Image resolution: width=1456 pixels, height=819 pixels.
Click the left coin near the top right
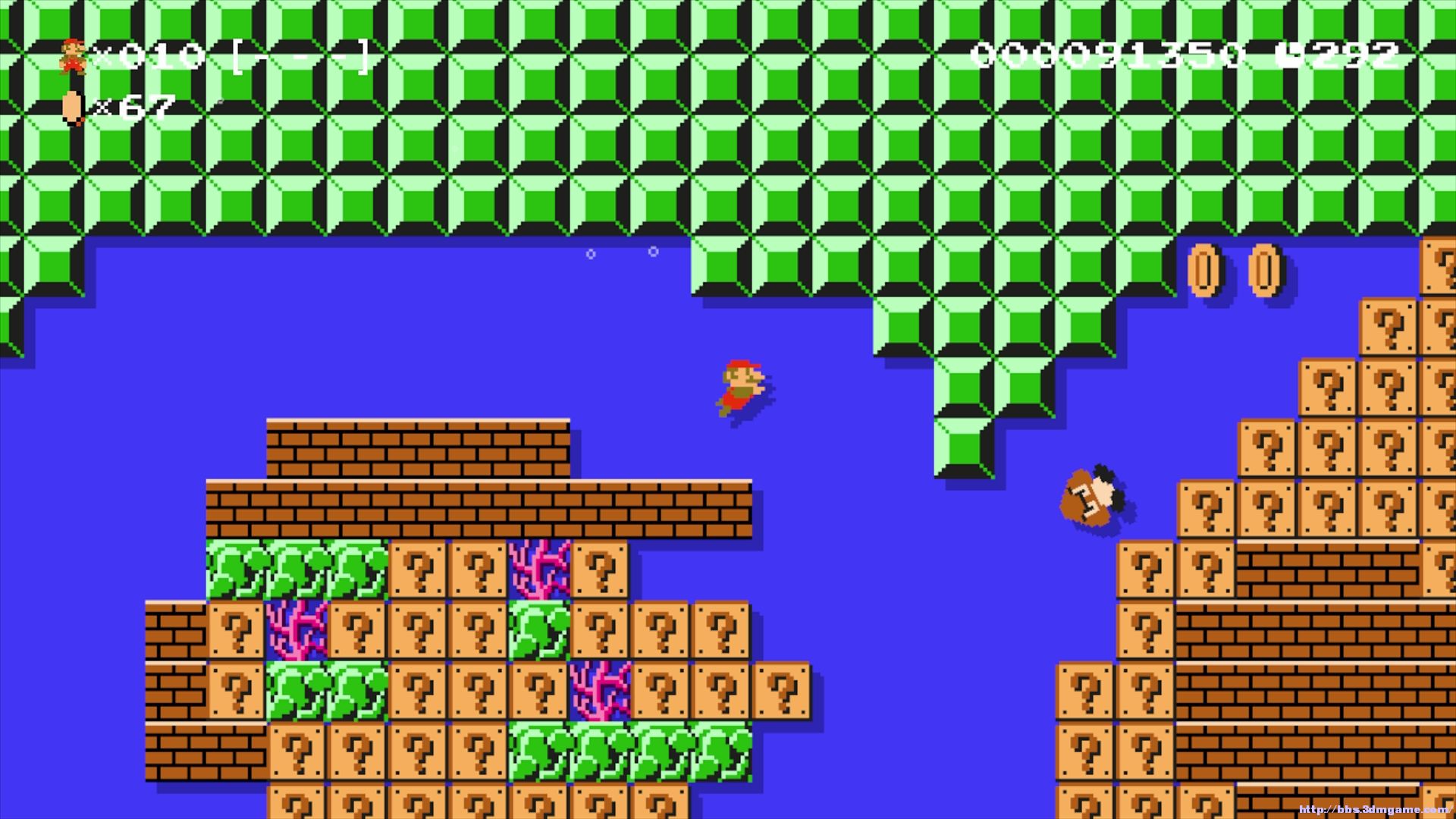[x=1204, y=269]
